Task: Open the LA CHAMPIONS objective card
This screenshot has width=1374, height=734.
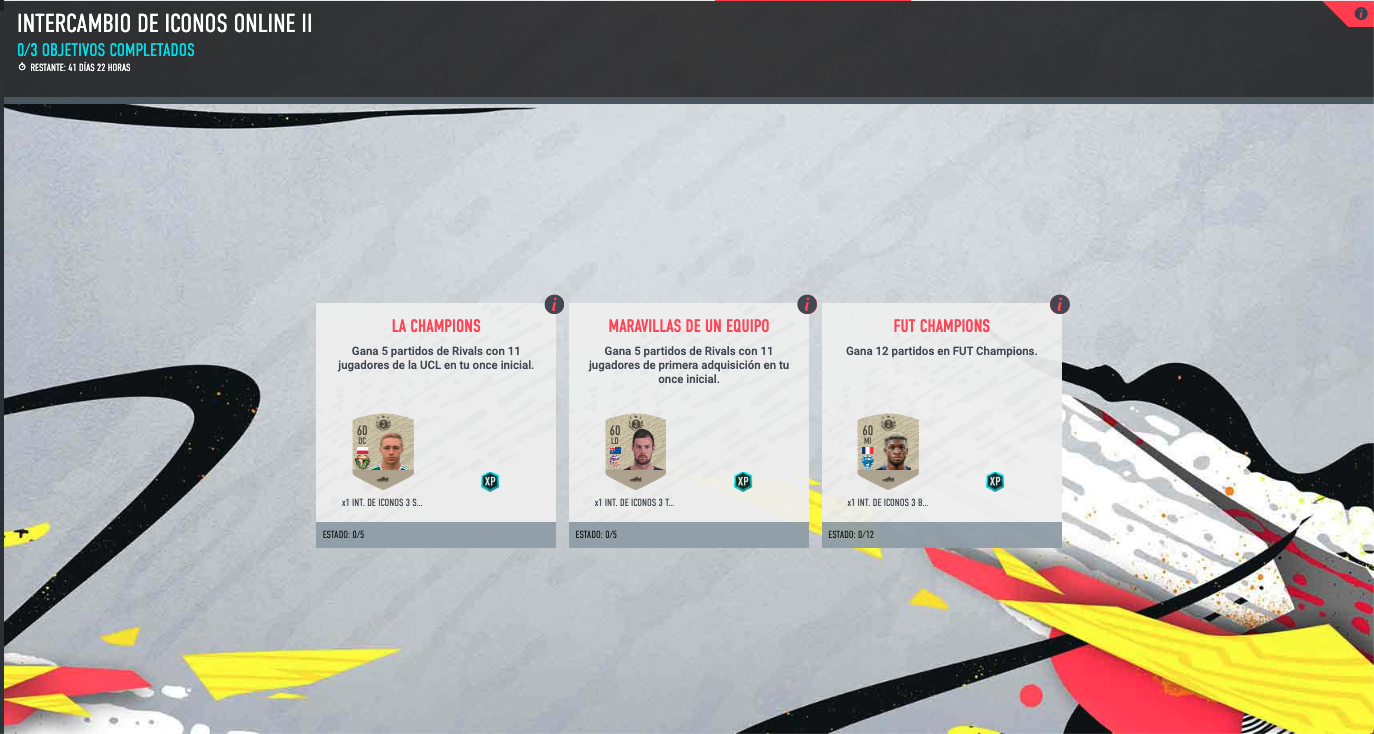Action: point(435,420)
